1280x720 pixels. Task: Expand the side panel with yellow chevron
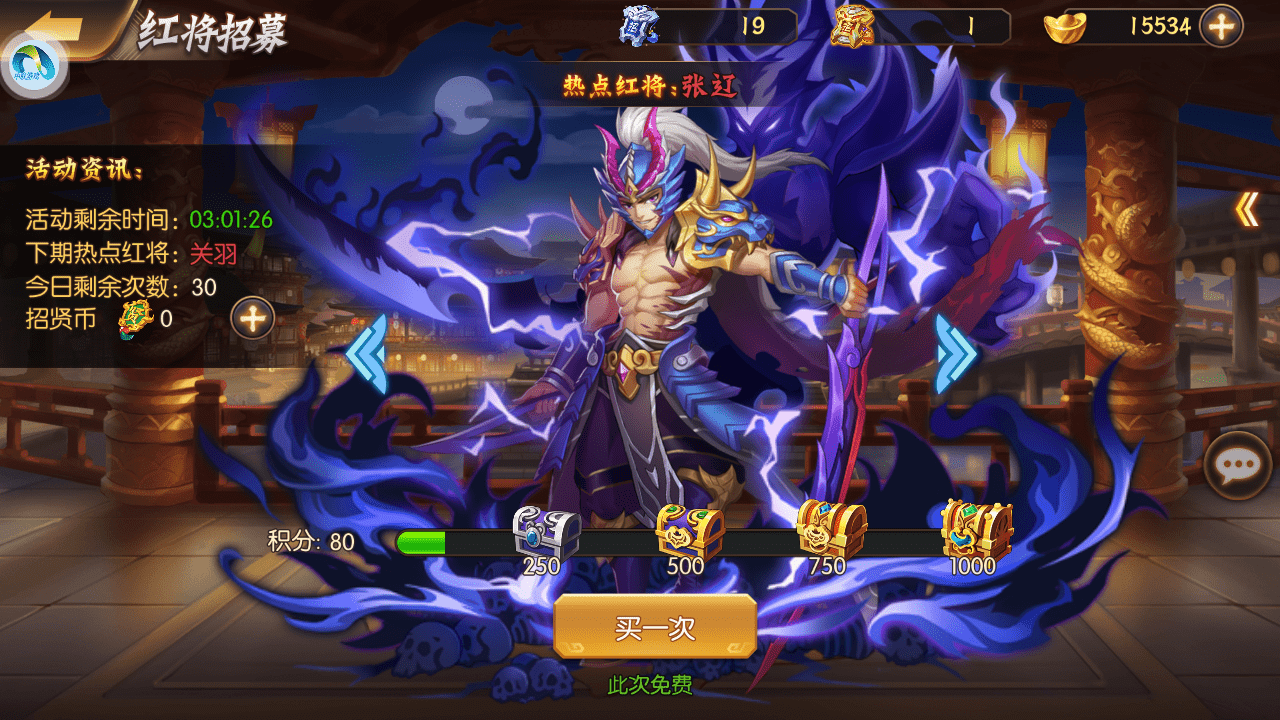pos(1246,209)
